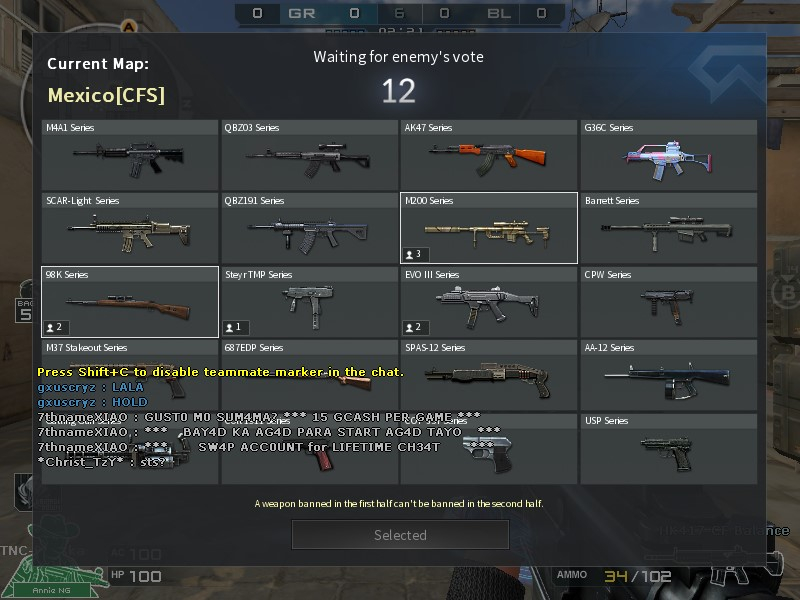Select the 98K Series rifle tile
The image size is (800, 600).
tap(130, 302)
